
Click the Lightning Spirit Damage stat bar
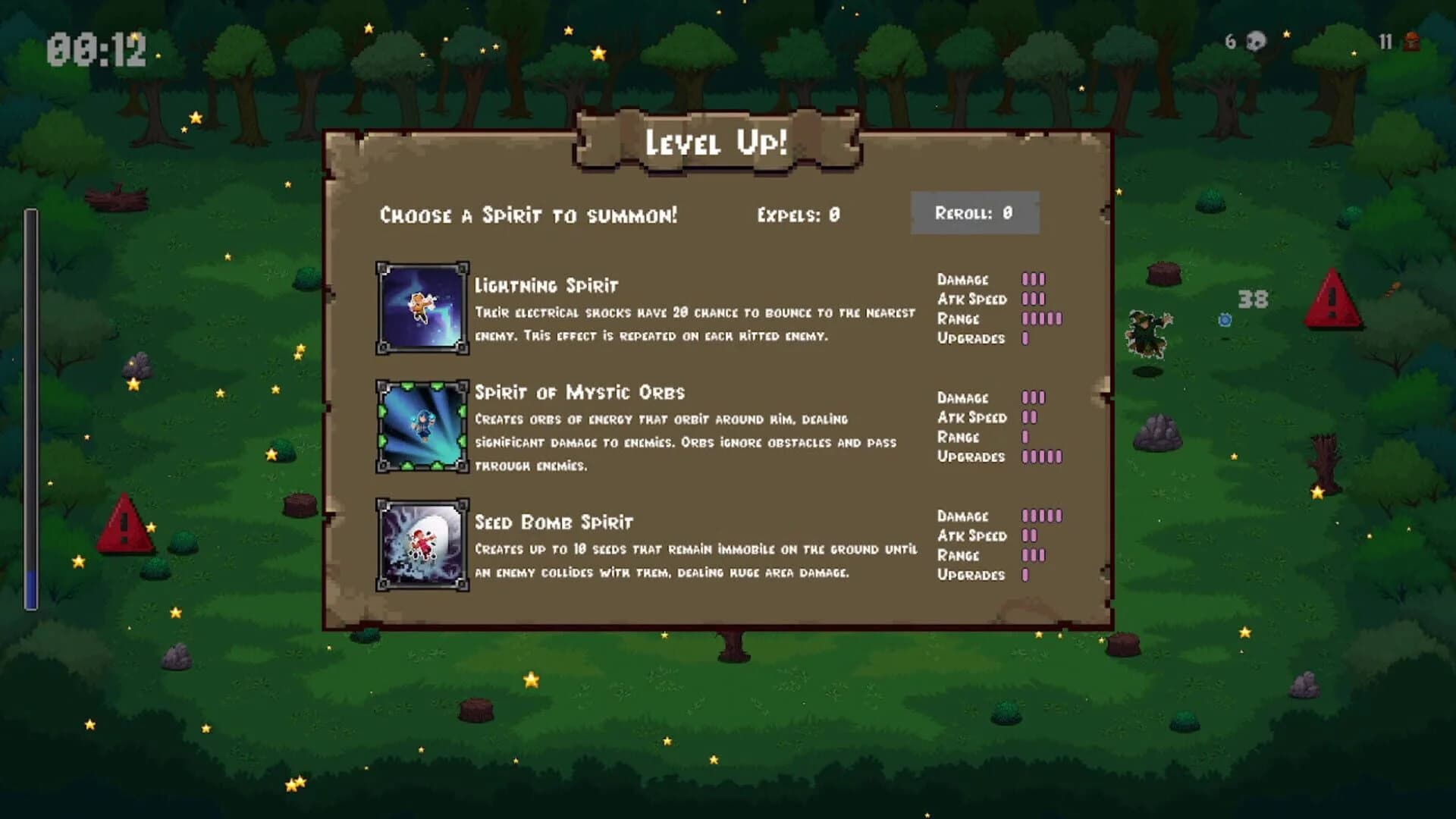point(1034,280)
